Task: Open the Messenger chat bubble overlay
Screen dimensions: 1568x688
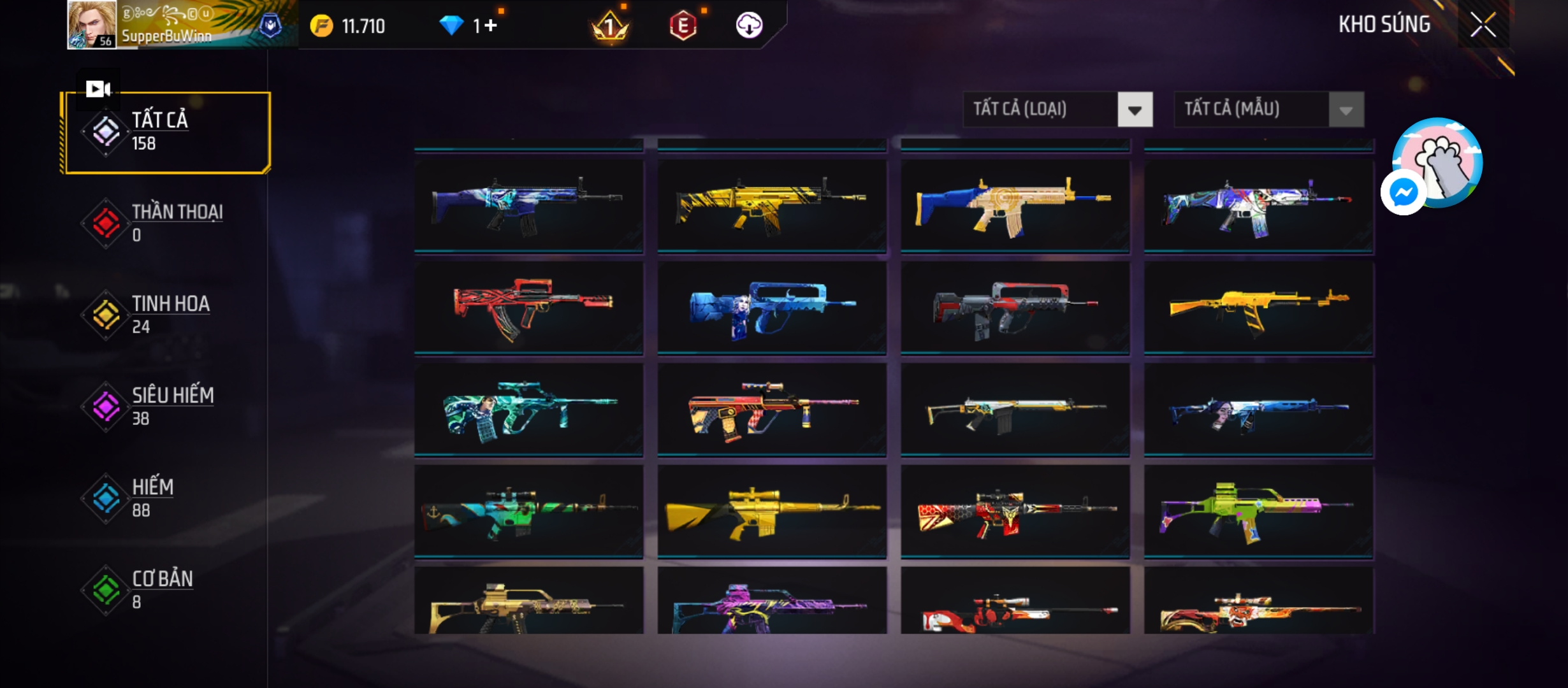Action: [1403, 192]
